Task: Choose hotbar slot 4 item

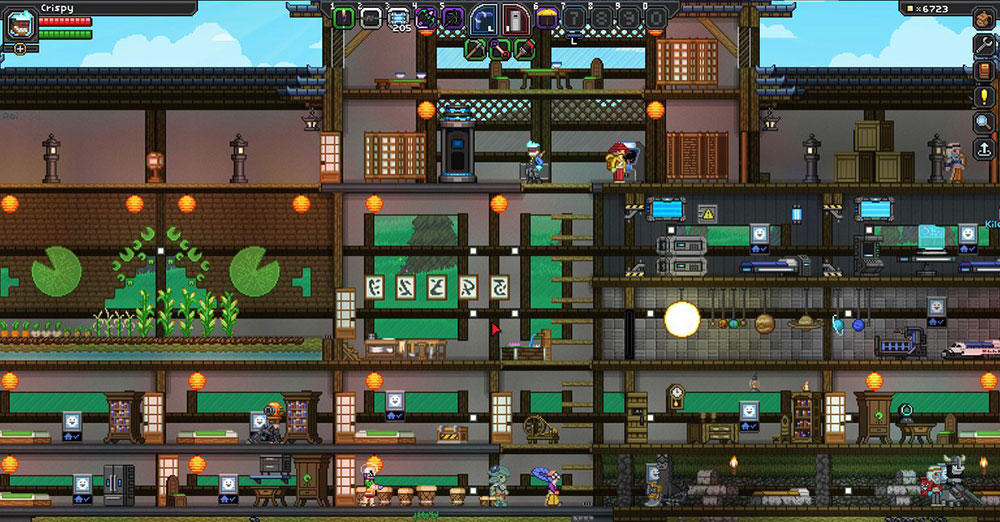Action: [x=425, y=17]
